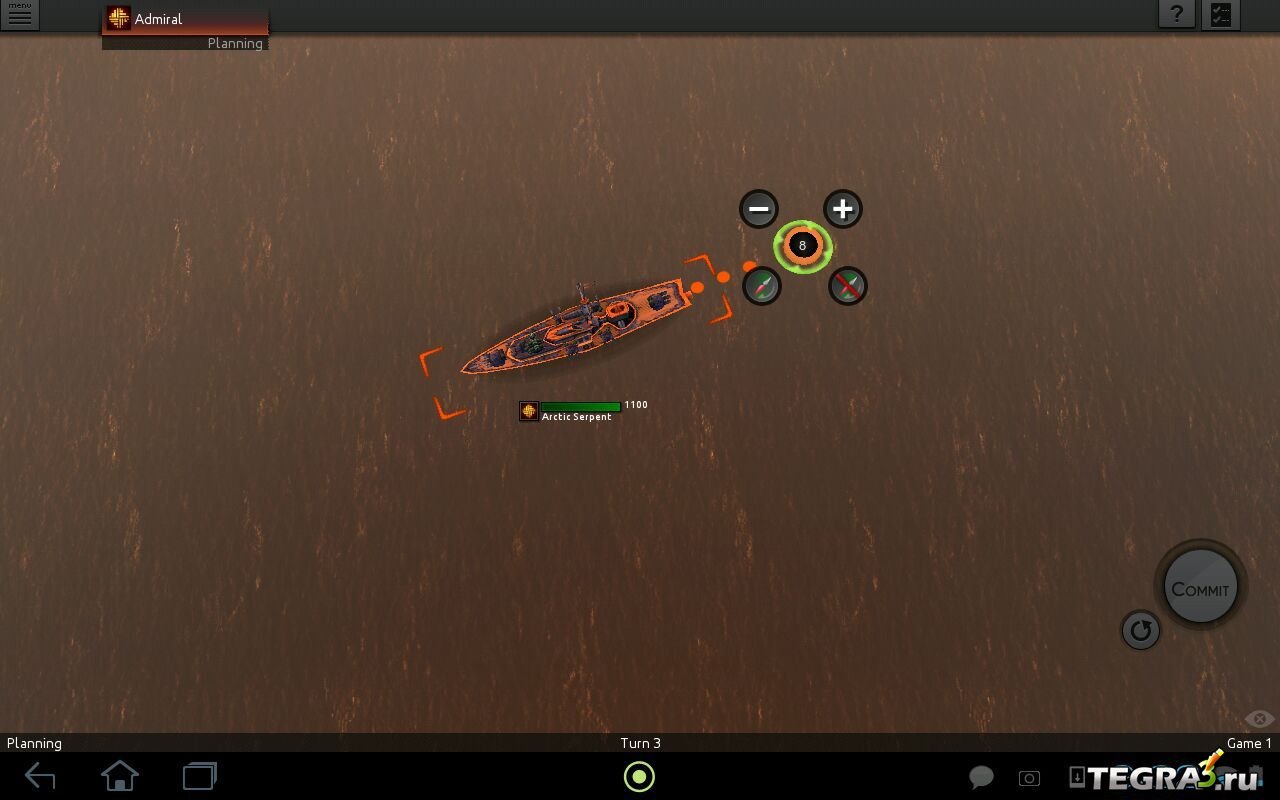1280x800 pixels.
Task: Open the Android home screen
Action: click(120, 776)
